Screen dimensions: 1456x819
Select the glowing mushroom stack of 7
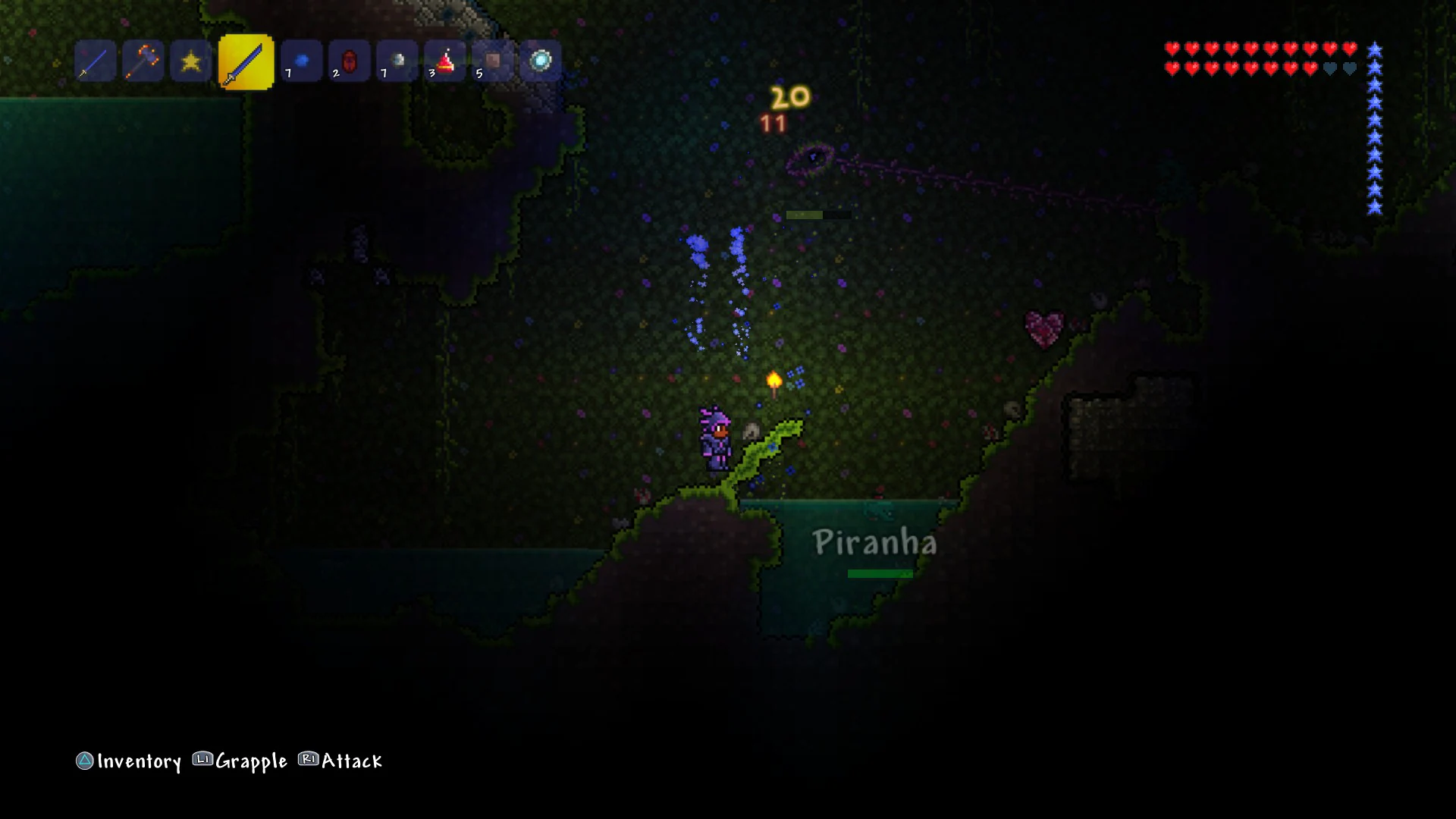tap(397, 61)
